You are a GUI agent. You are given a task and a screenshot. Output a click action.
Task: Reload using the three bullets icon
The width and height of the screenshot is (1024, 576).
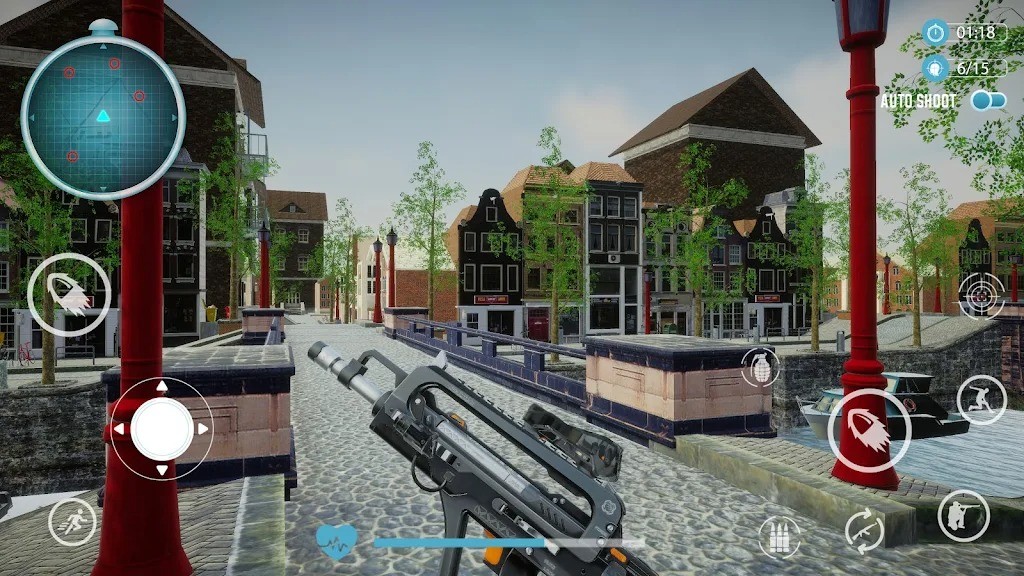(x=780, y=538)
